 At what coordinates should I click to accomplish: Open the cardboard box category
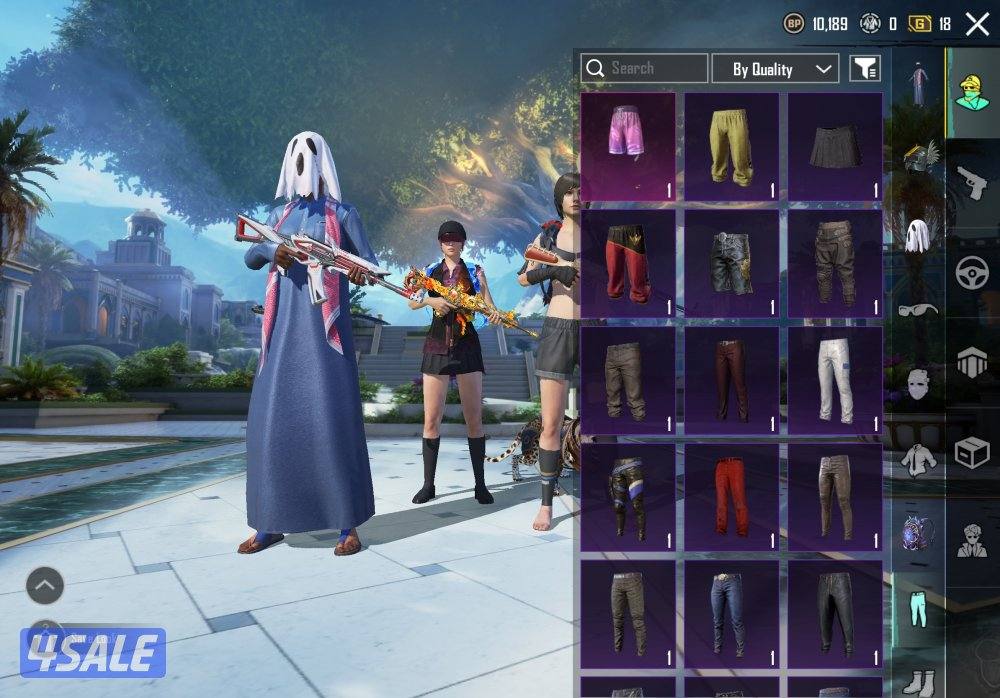[x=971, y=452]
